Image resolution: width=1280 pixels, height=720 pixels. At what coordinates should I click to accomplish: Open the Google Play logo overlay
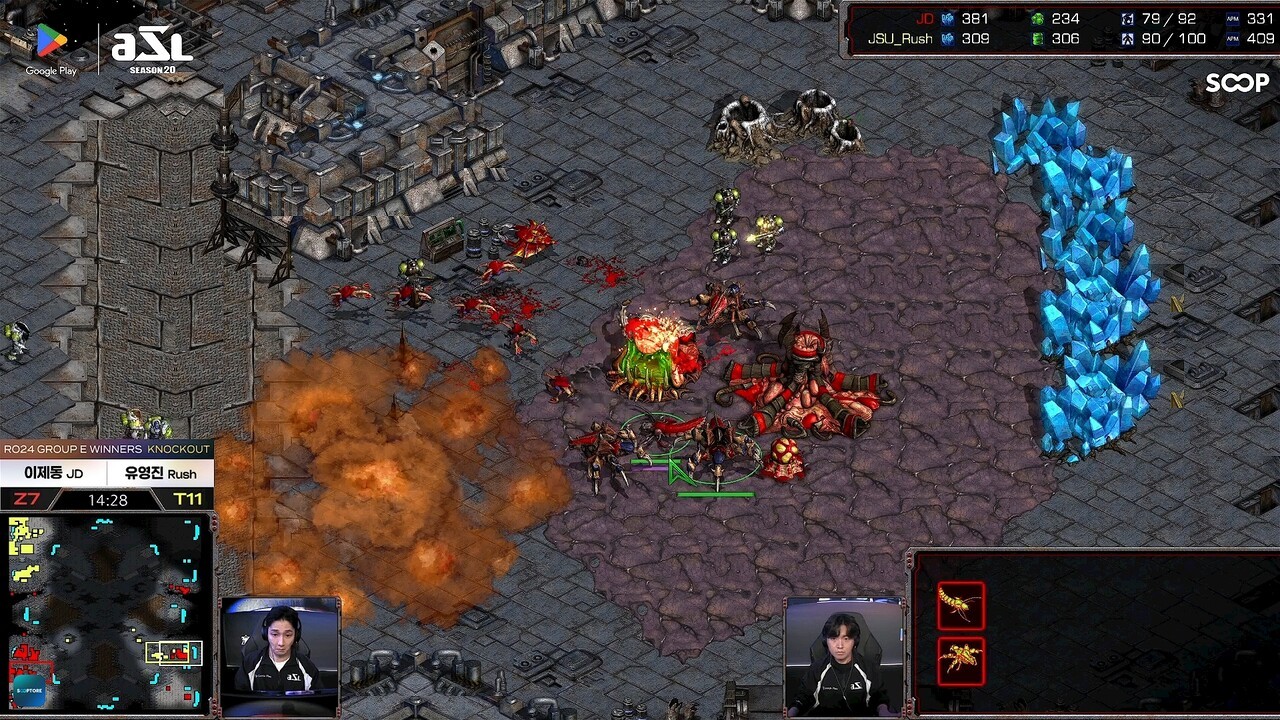[51, 48]
